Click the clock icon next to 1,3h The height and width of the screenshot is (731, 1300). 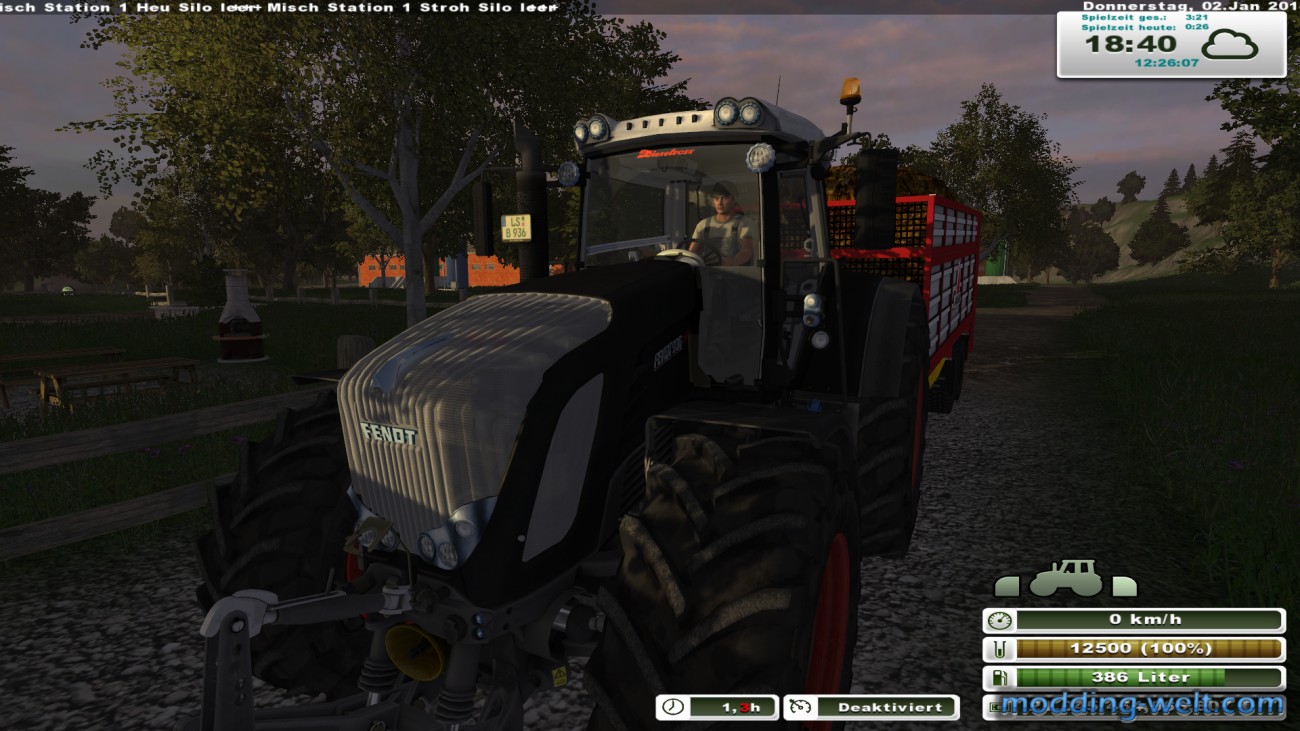672,707
